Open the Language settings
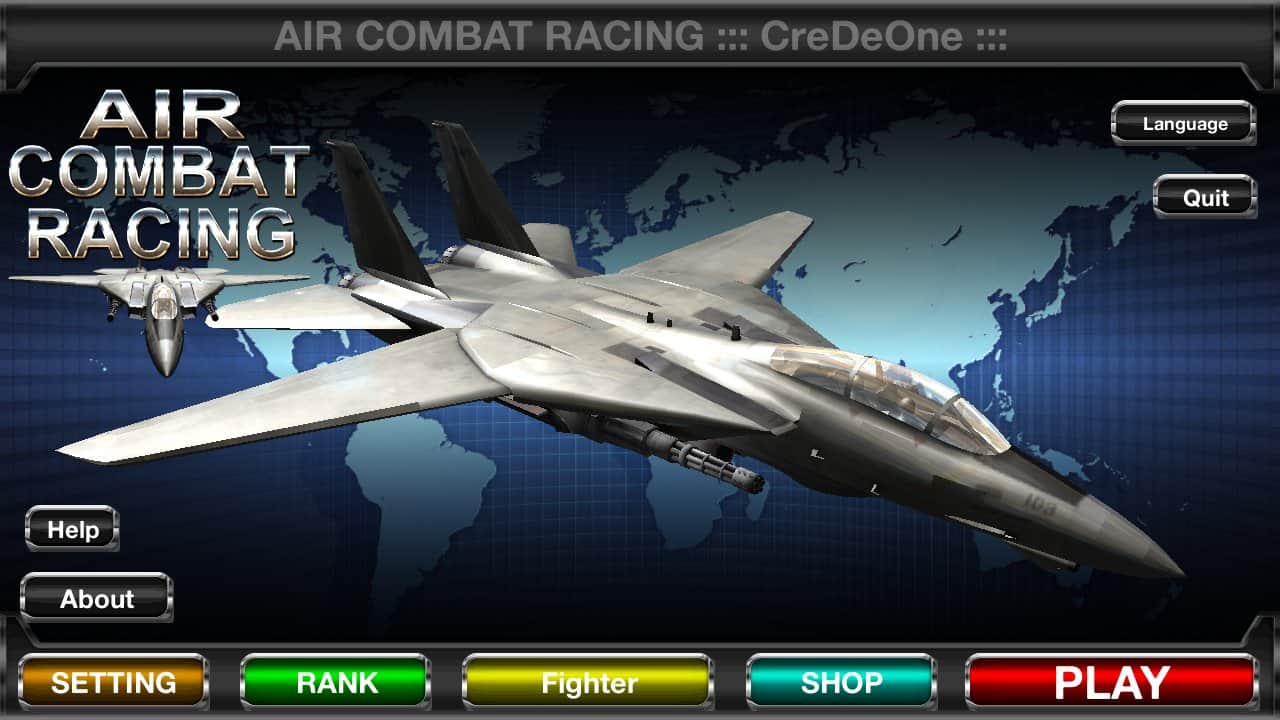 click(x=1183, y=123)
